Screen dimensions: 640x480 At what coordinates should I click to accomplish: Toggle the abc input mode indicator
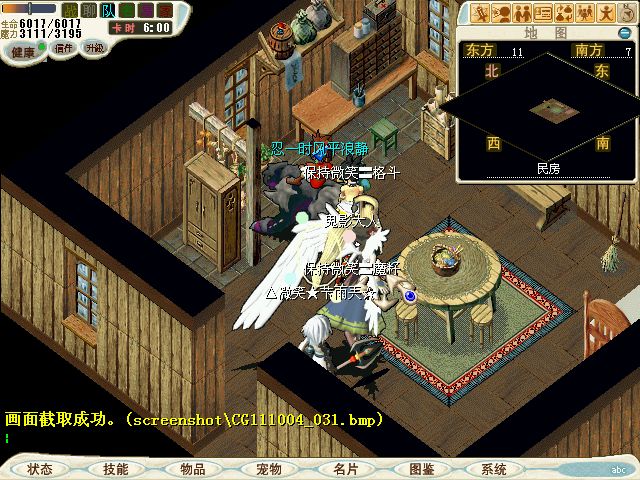click(x=619, y=468)
